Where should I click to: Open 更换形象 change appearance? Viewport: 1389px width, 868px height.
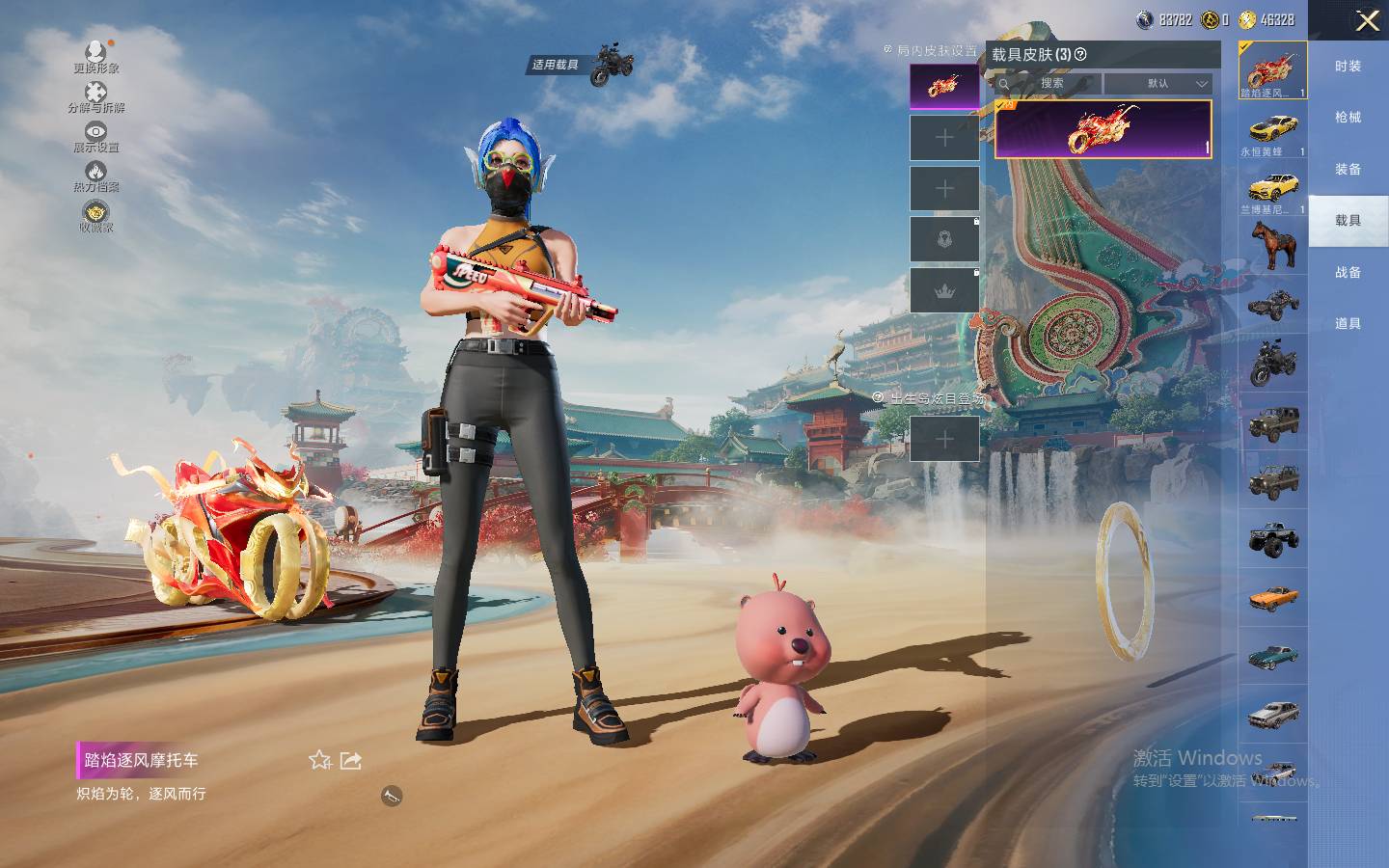point(95,55)
